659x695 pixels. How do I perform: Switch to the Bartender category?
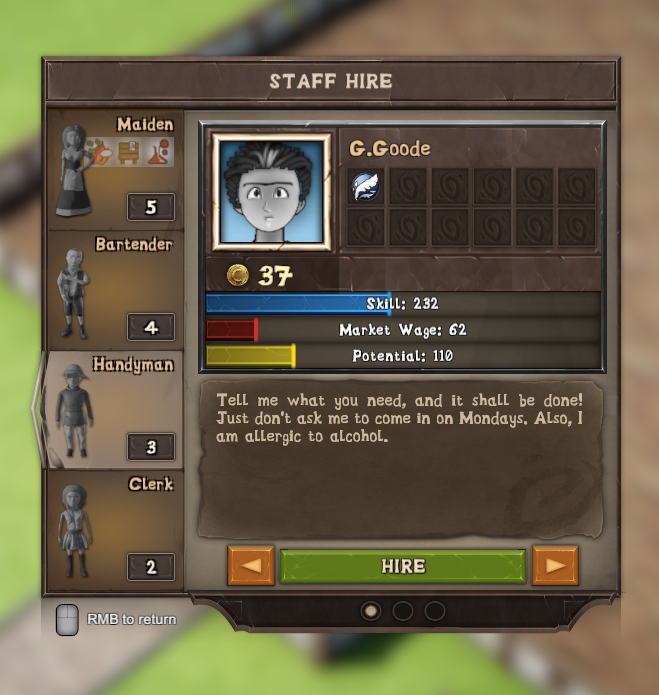(115, 289)
